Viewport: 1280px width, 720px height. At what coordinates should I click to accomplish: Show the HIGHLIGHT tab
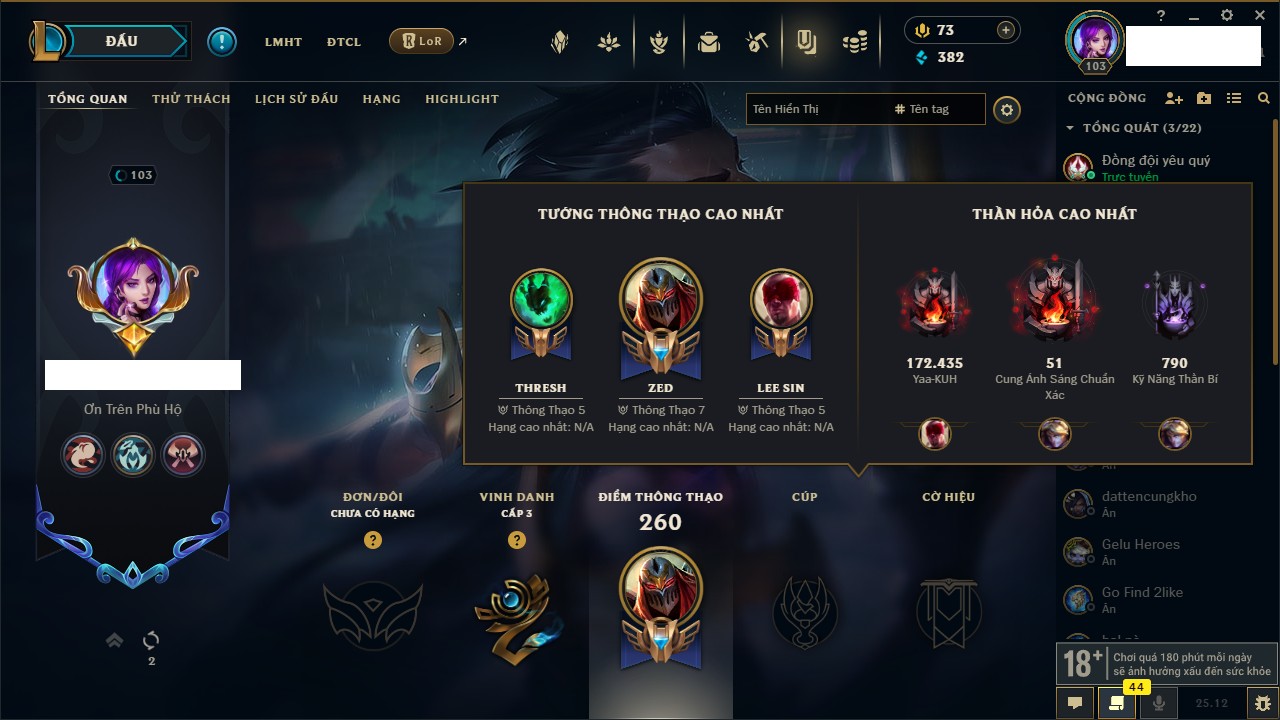[461, 99]
